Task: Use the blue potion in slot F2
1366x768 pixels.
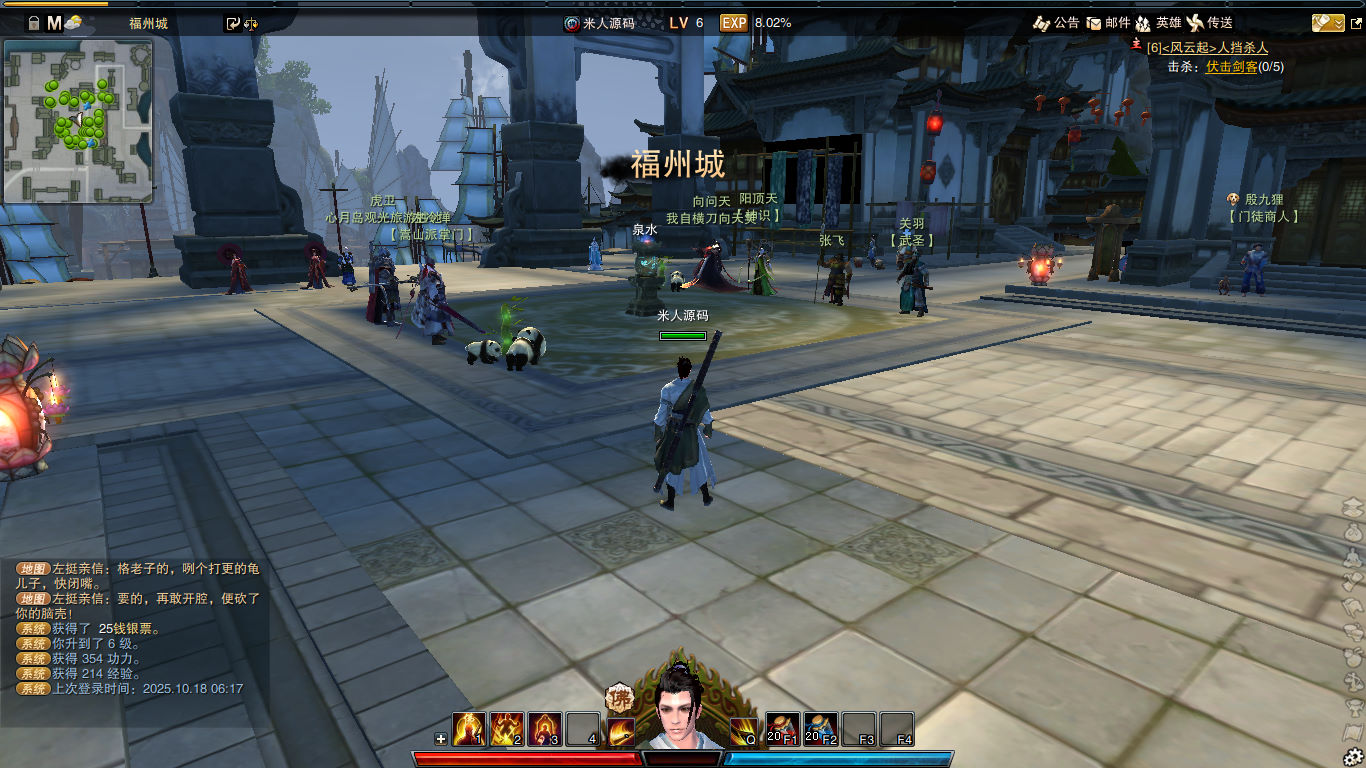Action: click(x=821, y=729)
